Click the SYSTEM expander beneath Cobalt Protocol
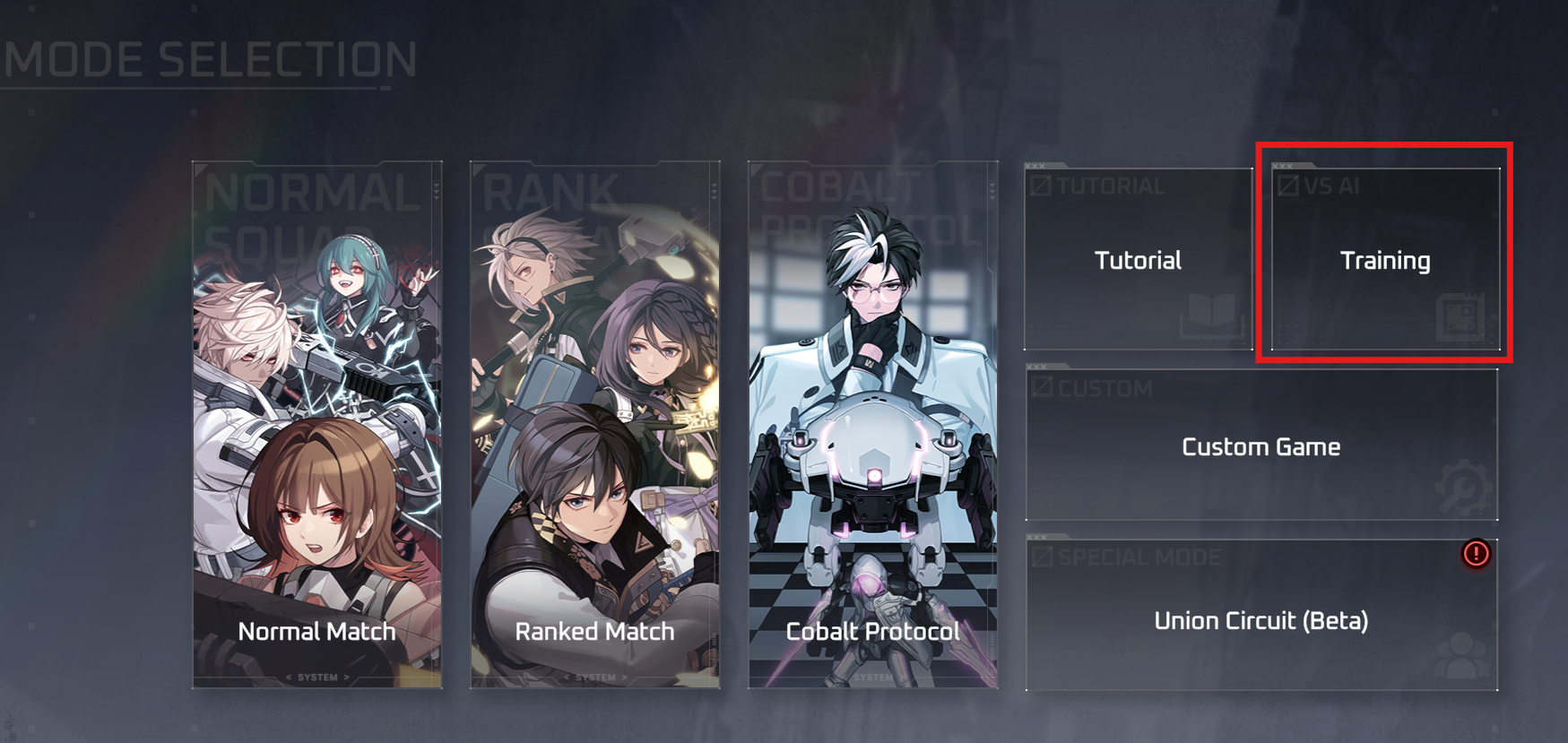 pyautogui.click(x=871, y=678)
